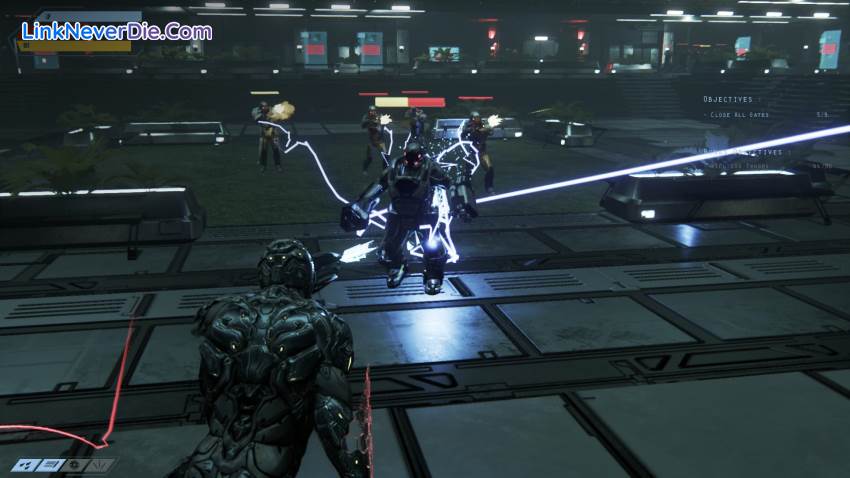Select the three-dots ability icon

tap(25, 465)
